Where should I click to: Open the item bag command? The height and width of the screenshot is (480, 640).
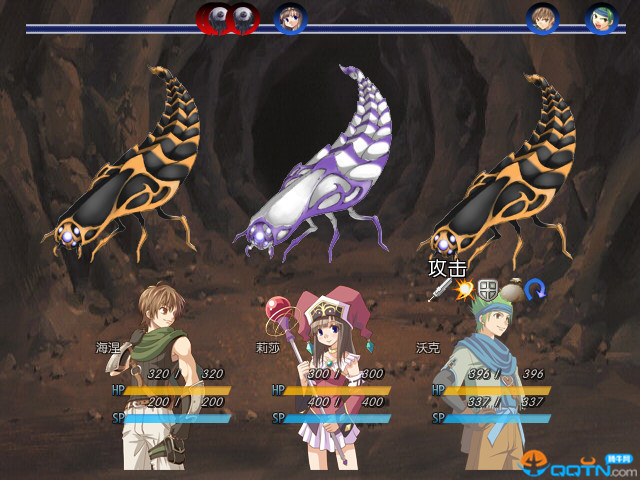click(x=512, y=290)
